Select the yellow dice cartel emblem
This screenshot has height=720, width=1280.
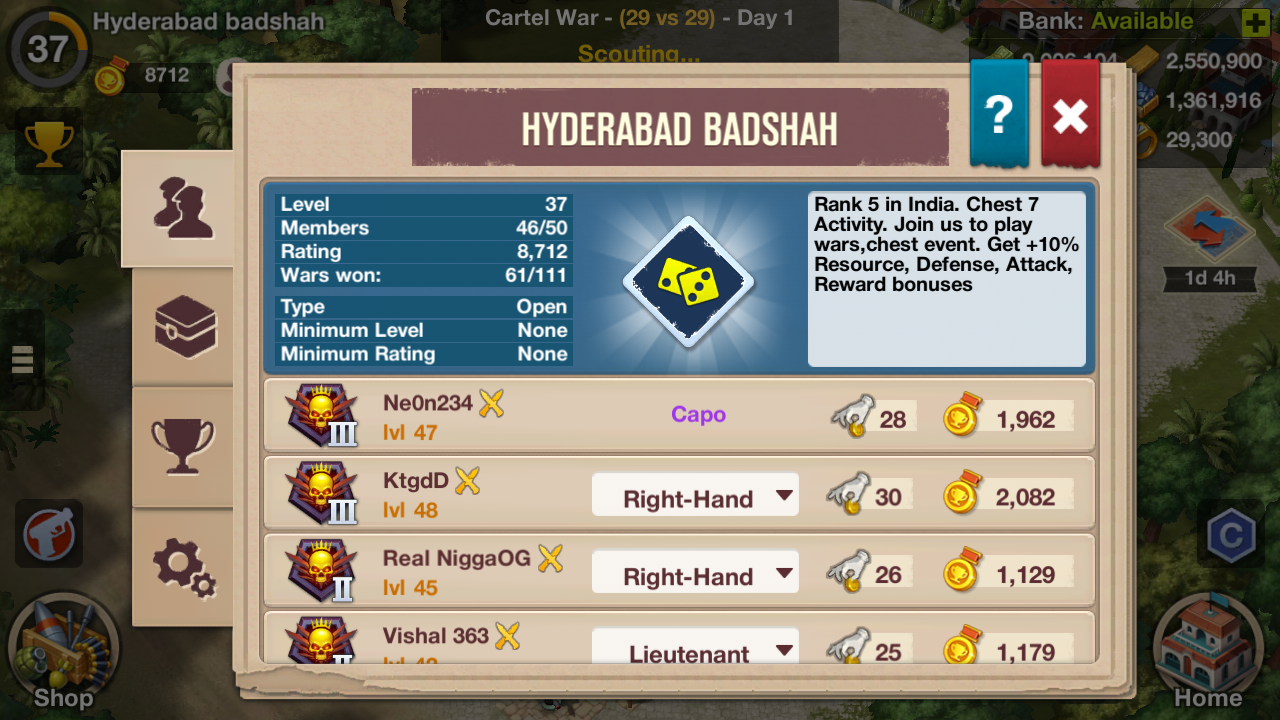coord(688,282)
